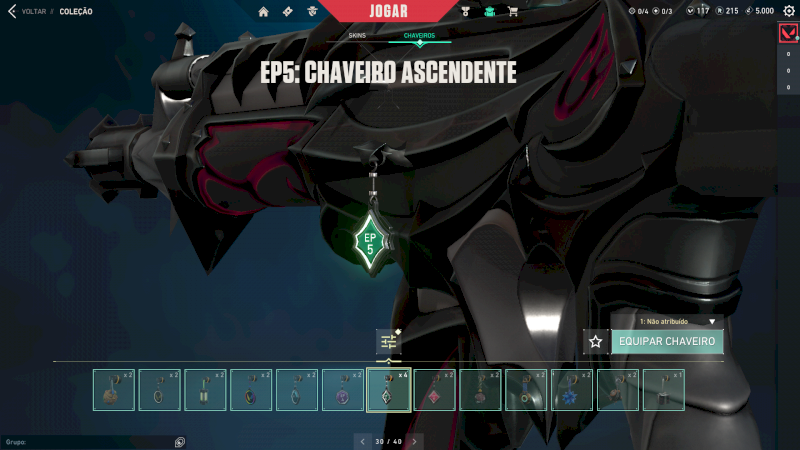The image size is (800, 450).
Task: Open the settings gear icon
Action: pyautogui.click(x=788, y=11)
